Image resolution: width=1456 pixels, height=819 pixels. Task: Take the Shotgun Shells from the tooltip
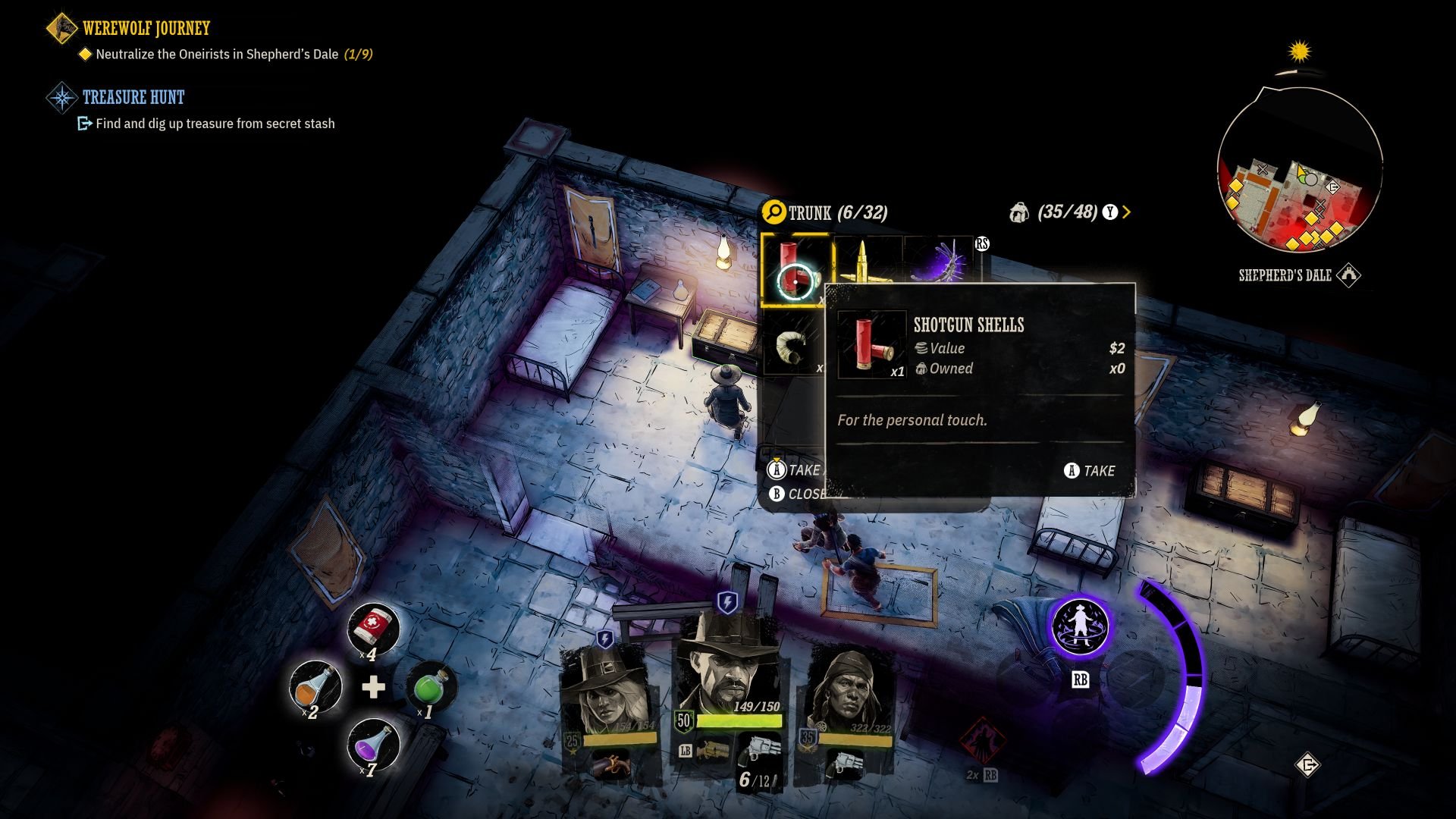pyautogui.click(x=1090, y=471)
